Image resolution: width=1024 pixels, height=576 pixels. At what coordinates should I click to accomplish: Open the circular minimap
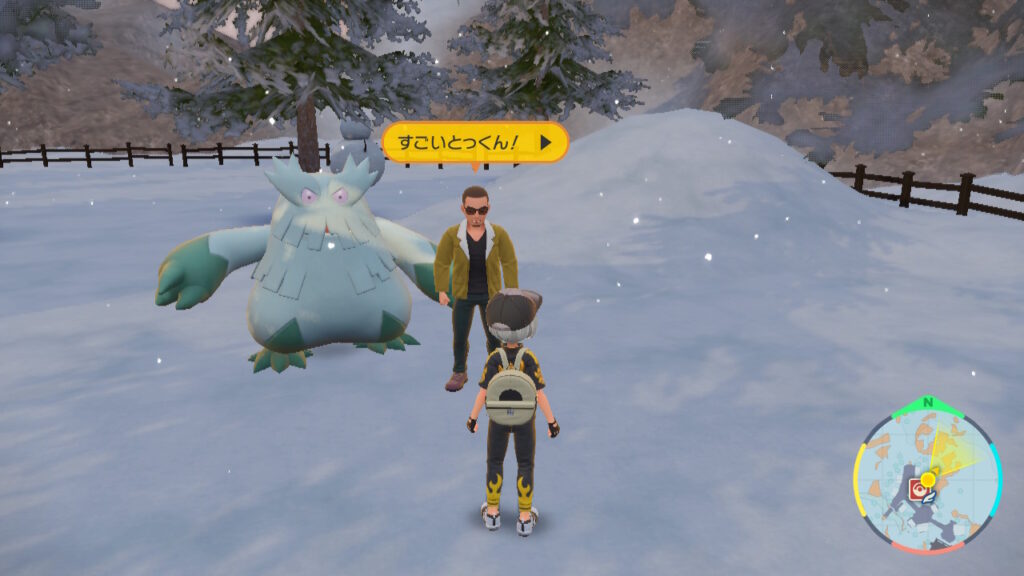tap(927, 478)
